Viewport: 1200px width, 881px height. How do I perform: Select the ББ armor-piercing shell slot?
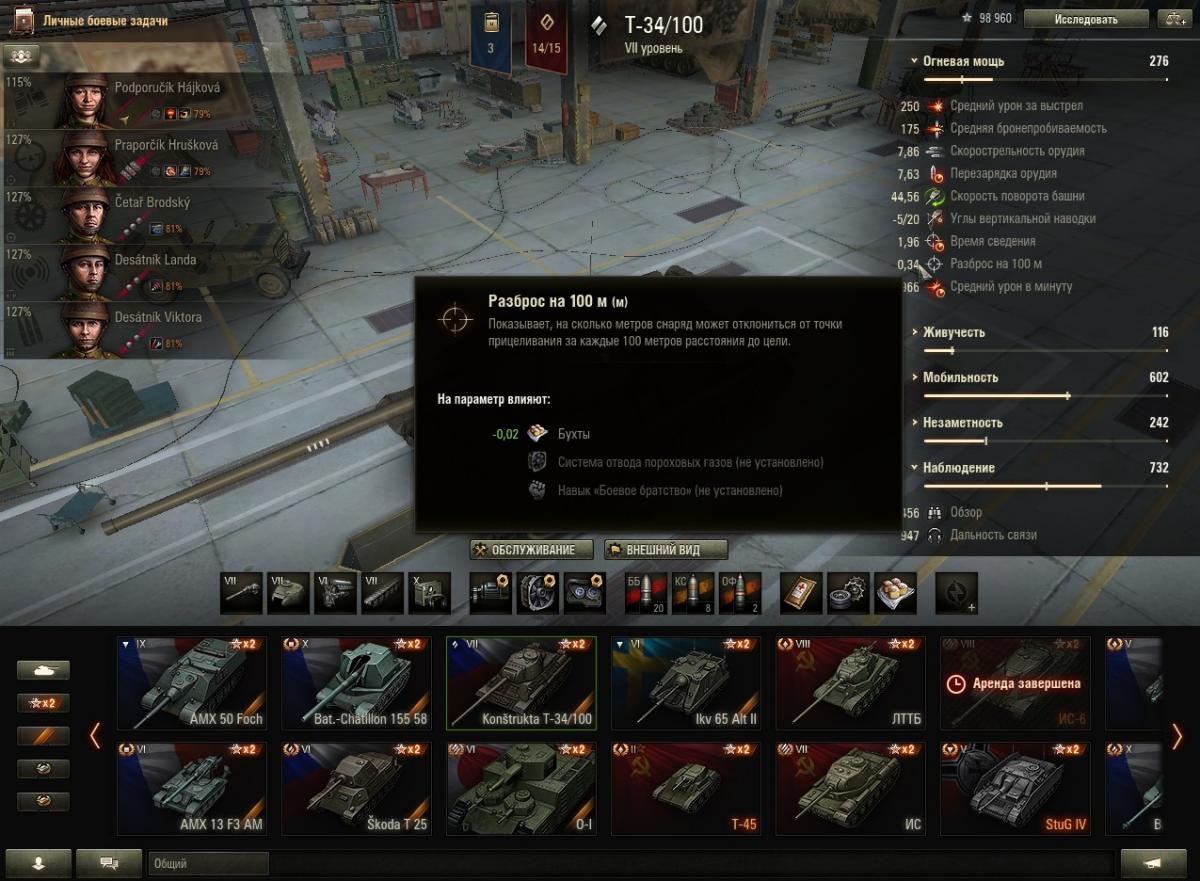pyautogui.click(x=643, y=593)
